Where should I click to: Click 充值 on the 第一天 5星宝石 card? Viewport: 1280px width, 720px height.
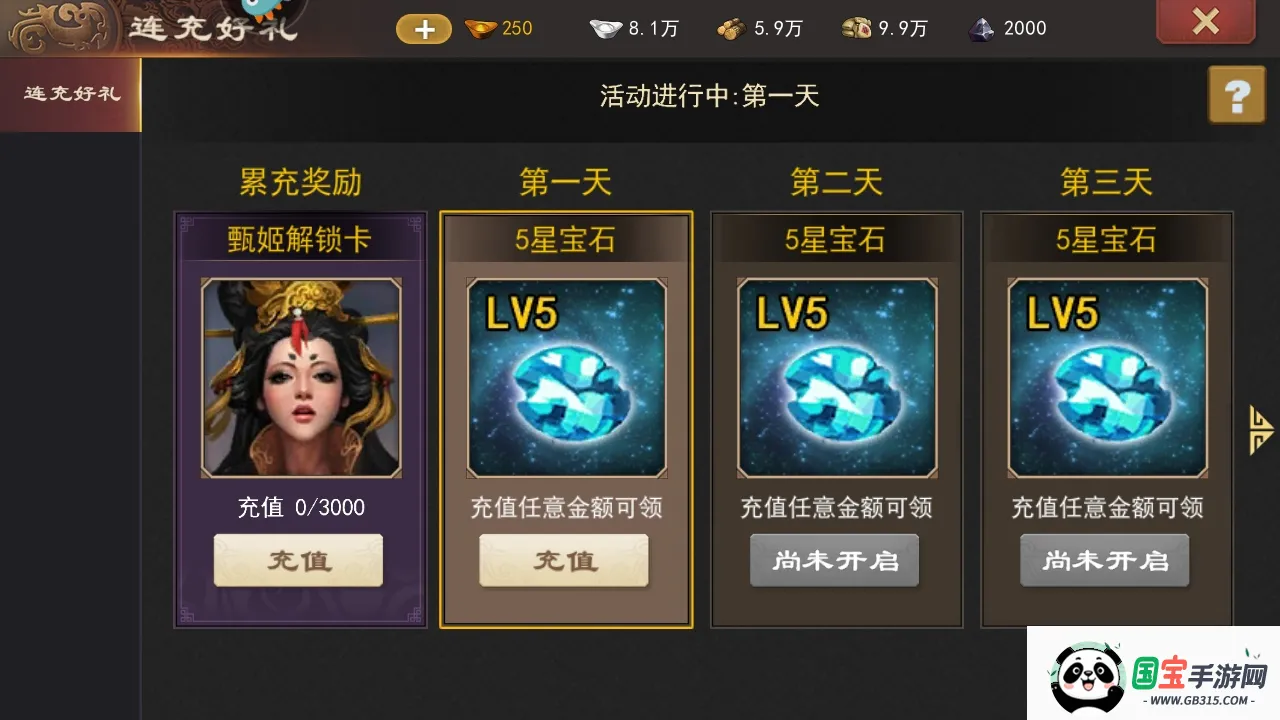click(x=563, y=560)
